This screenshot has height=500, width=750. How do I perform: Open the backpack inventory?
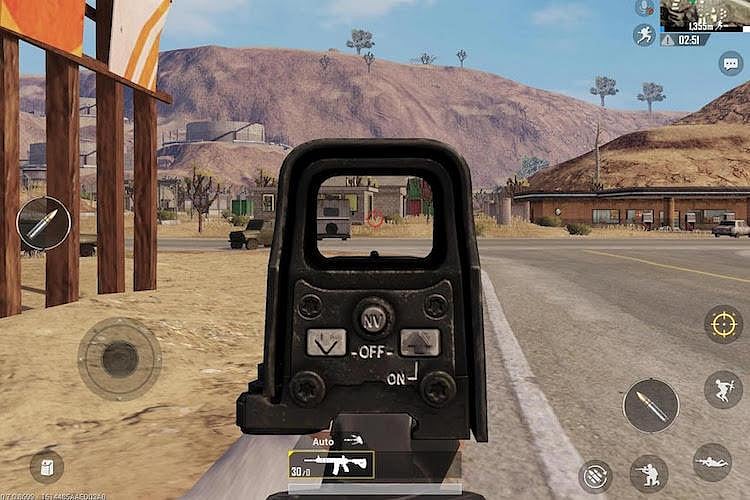[x=46, y=466]
